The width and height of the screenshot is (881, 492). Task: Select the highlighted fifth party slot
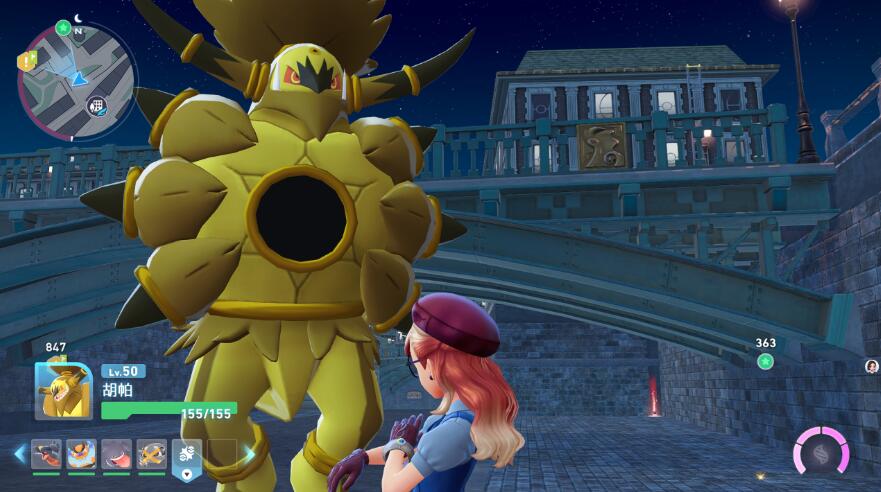point(187,455)
